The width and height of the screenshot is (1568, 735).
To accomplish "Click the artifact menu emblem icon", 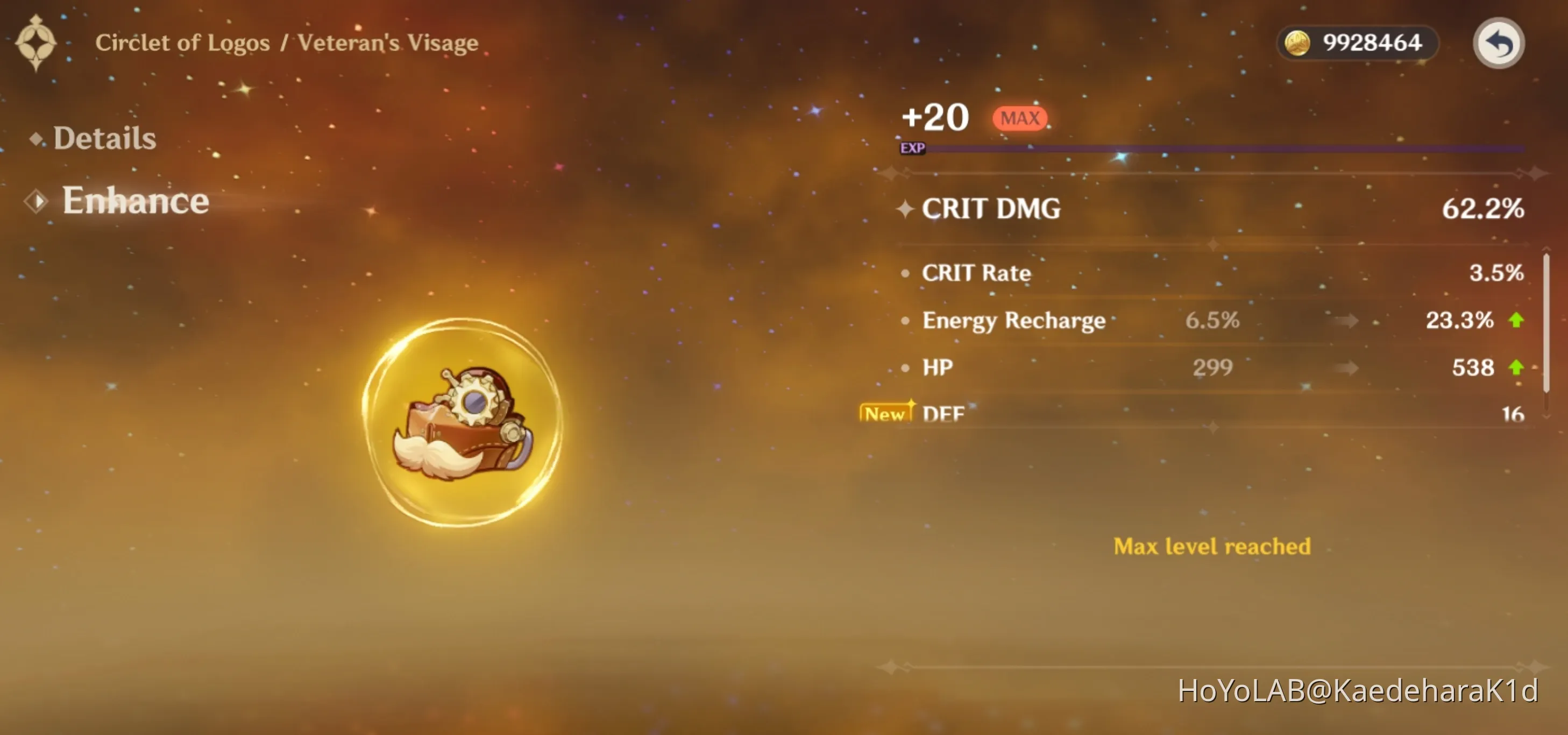I will pyautogui.click(x=36, y=43).
